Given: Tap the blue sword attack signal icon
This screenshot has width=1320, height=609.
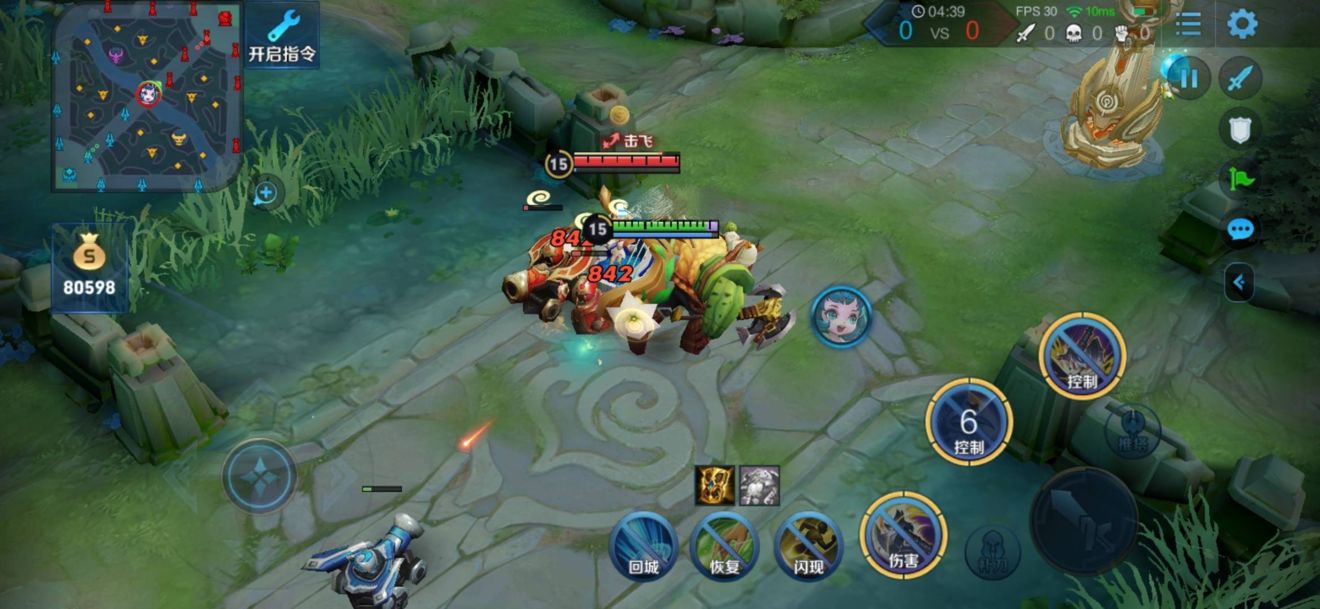Looking at the screenshot, I should 1240,78.
